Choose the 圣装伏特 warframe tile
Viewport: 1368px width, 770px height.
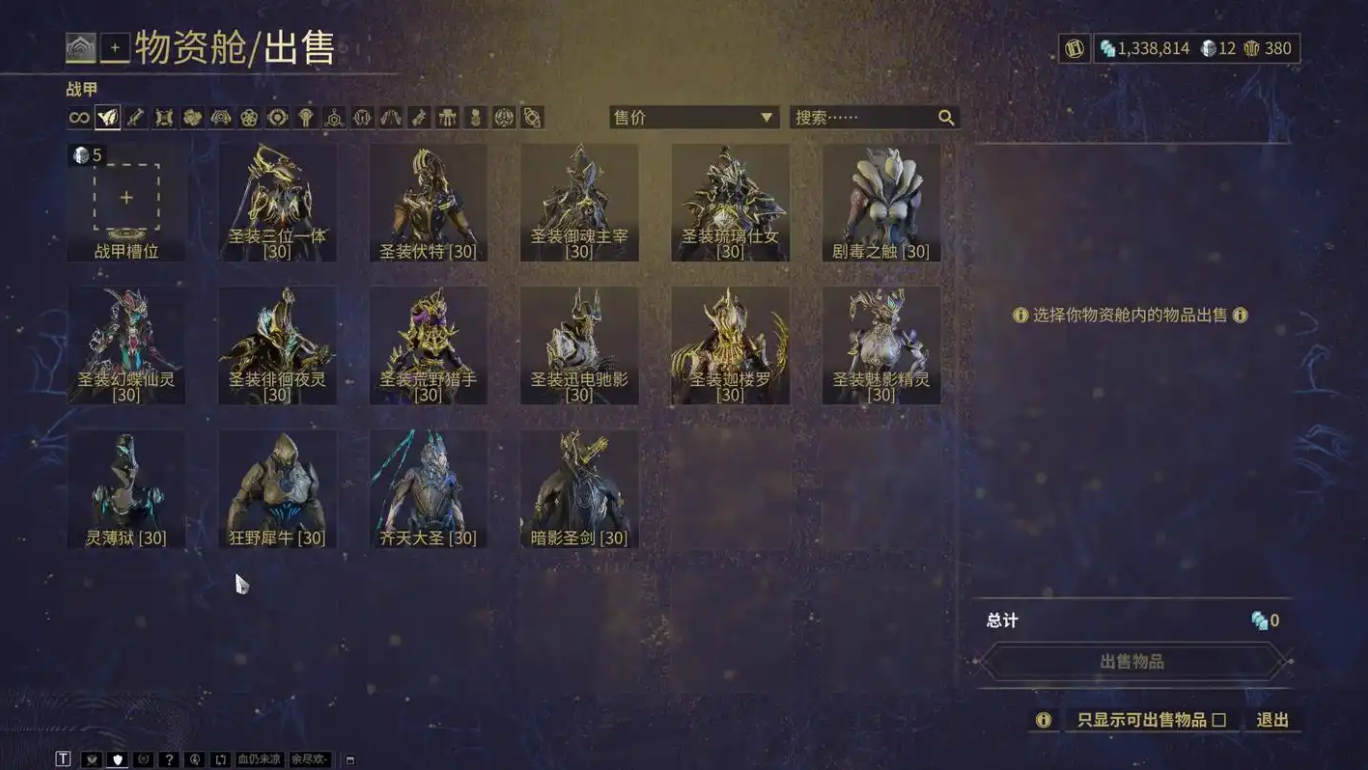[428, 202]
